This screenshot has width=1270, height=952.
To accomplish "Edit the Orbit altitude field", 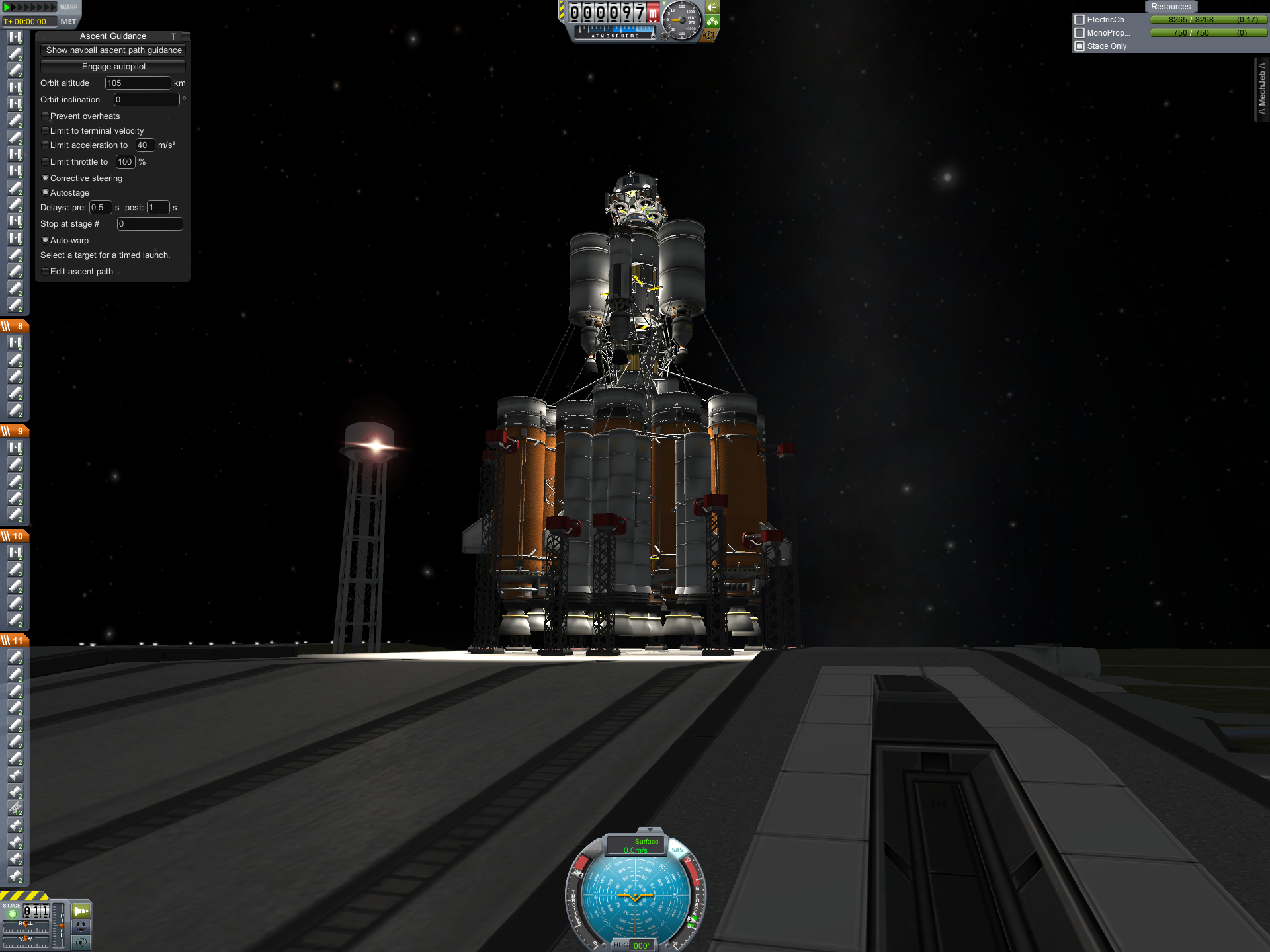I will pos(138,83).
